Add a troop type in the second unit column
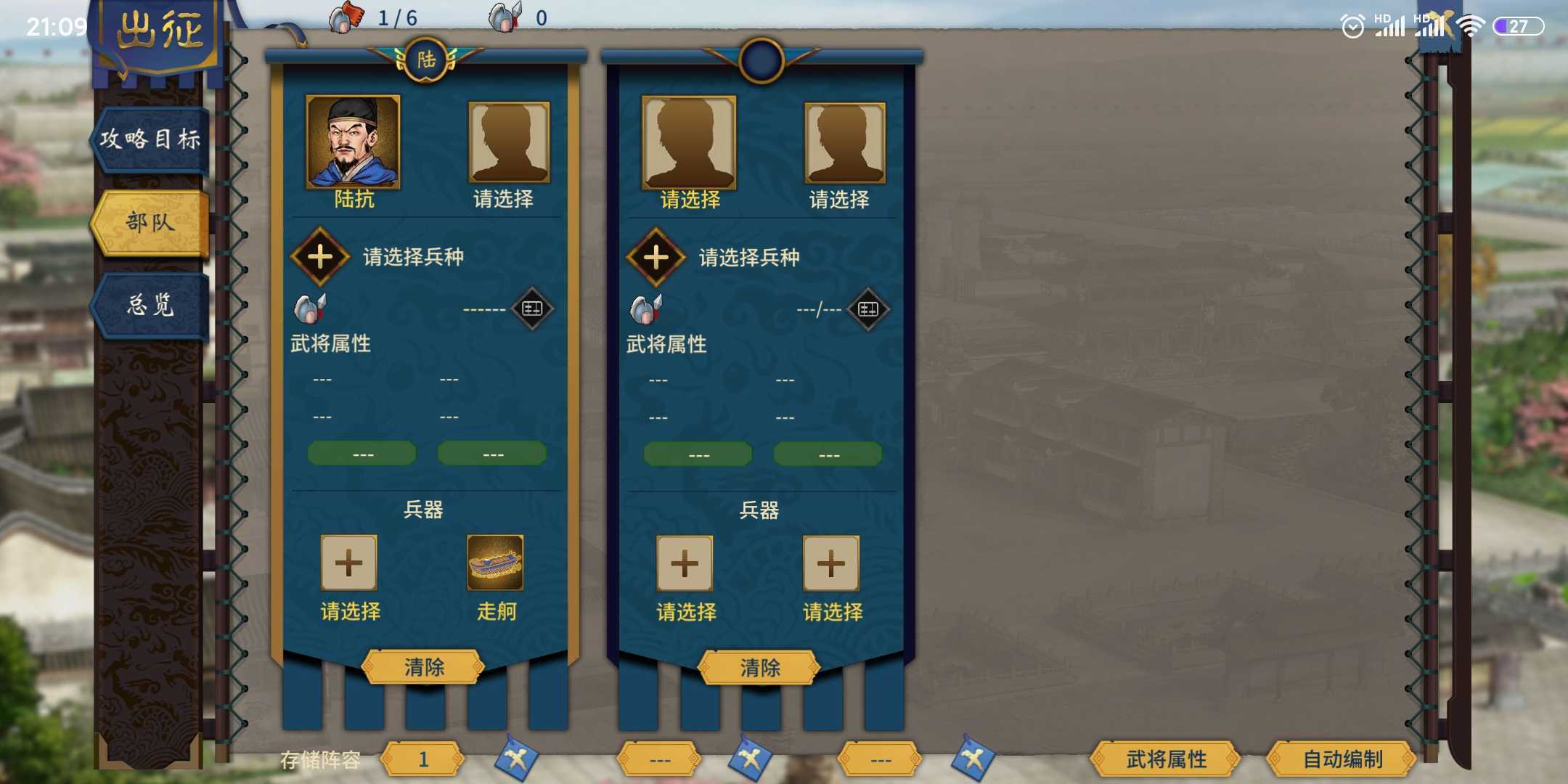This screenshot has width=1568, height=784. (x=656, y=258)
